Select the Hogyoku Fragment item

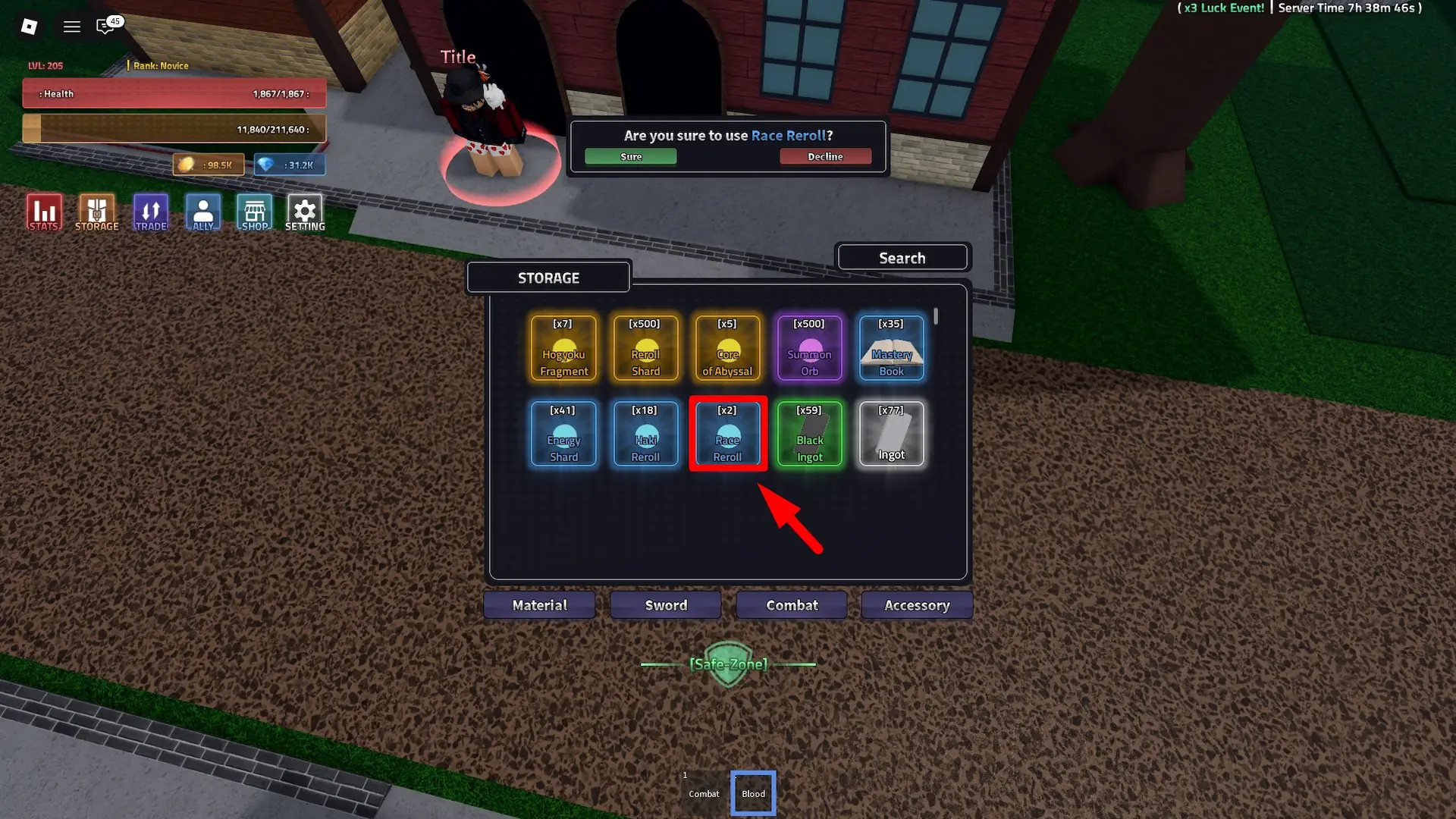click(x=563, y=349)
